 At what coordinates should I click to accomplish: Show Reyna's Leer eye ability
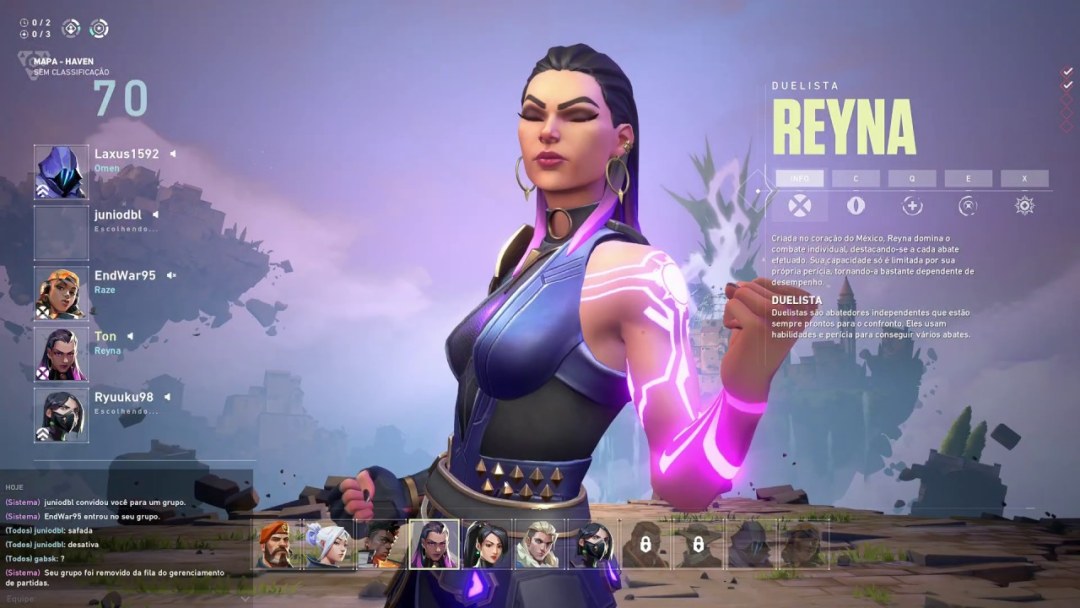pos(856,205)
